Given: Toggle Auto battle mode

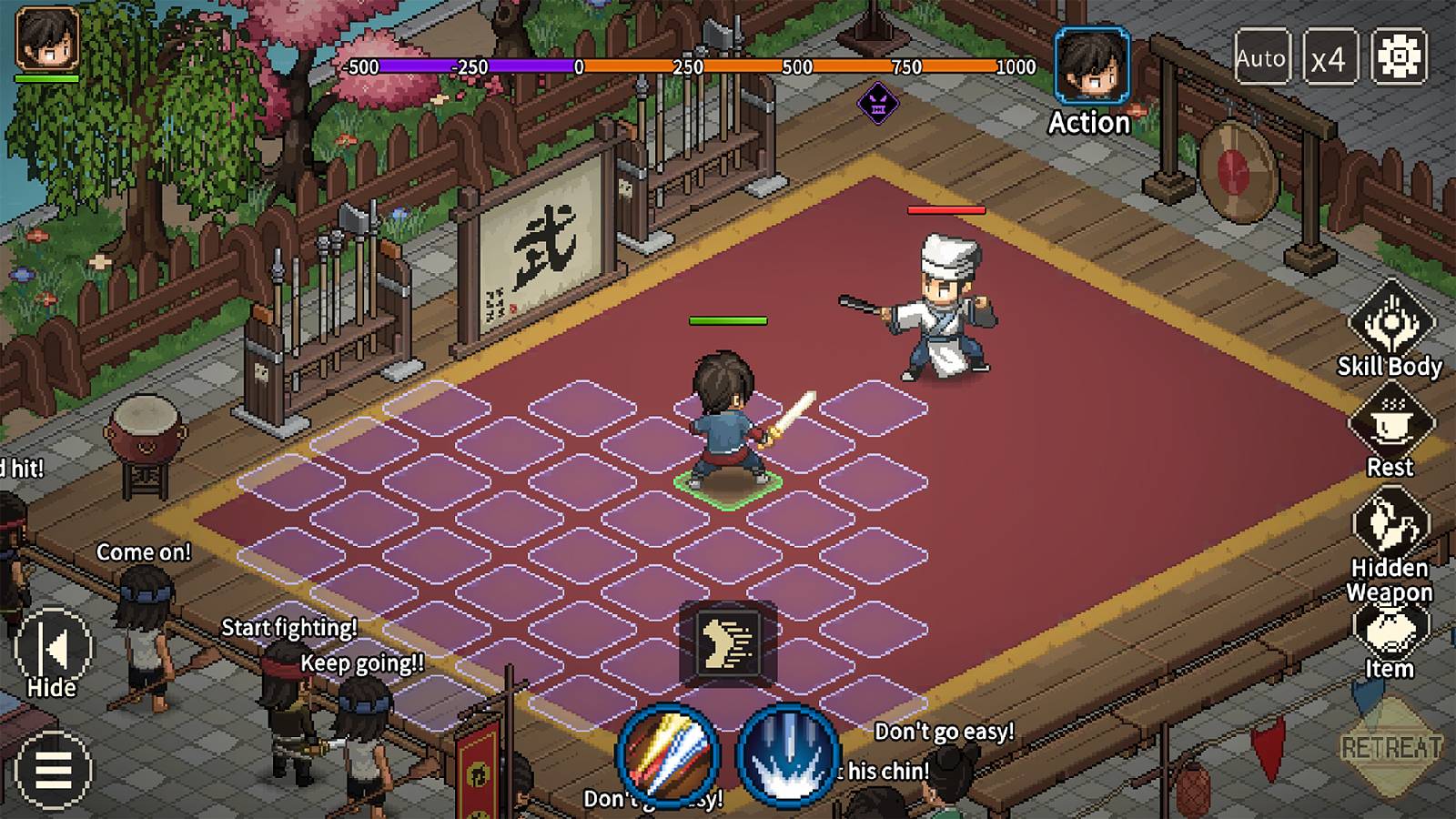Looking at the screenshot, I should [1263, 58].
